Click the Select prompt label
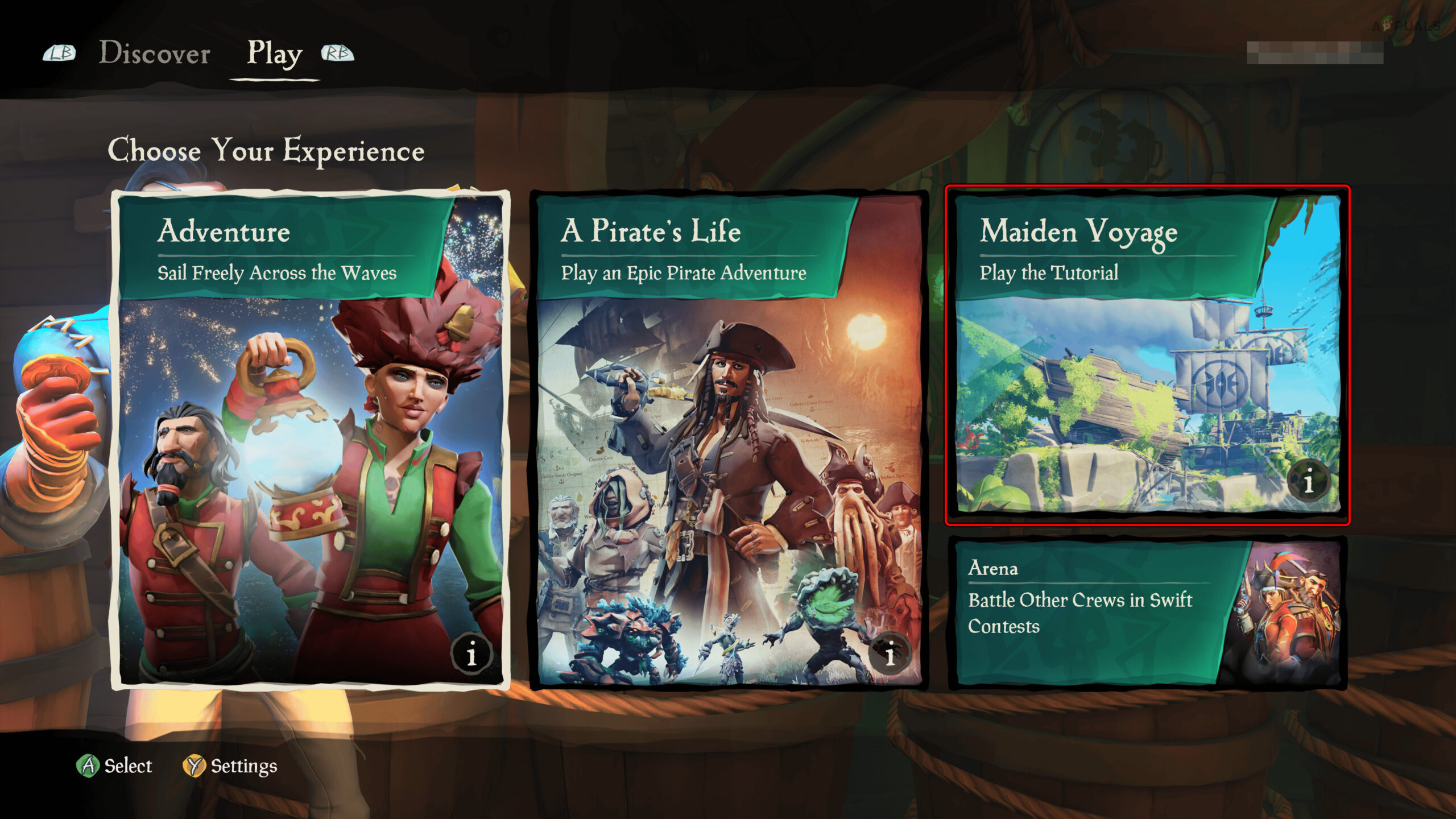This screenshot has width=1456, height=819. [127, 767]
